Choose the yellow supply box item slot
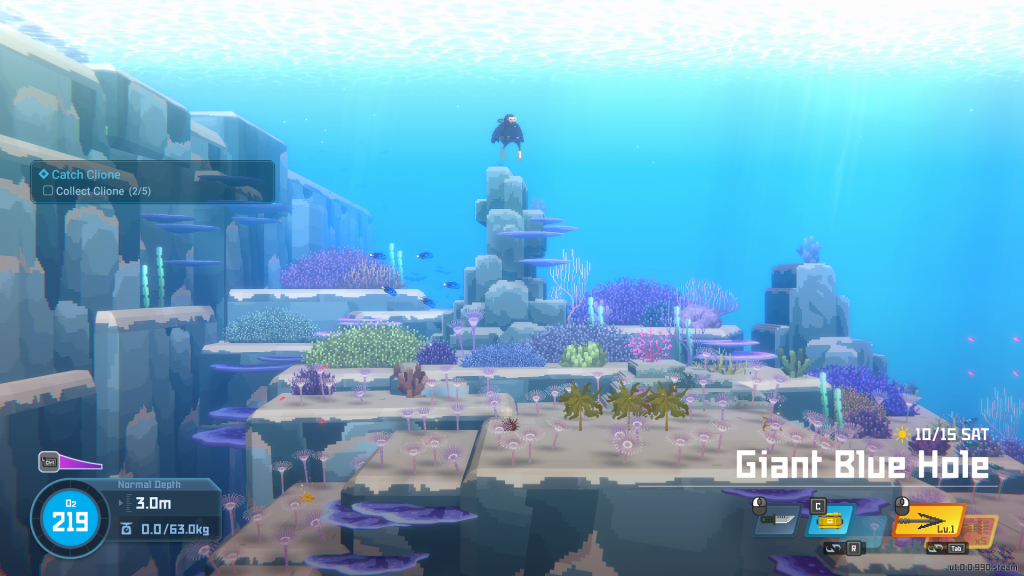1024x576 pixels. 830,521
